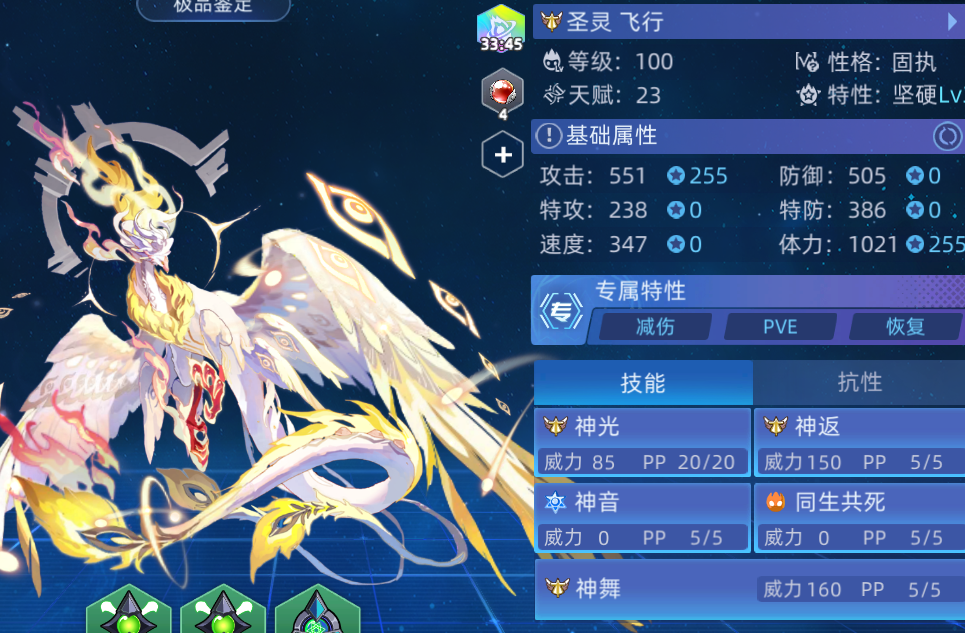Show the 基础属性 info exclamation icon
Viewport: 965px width, 633px height.
tap(549, 136)
